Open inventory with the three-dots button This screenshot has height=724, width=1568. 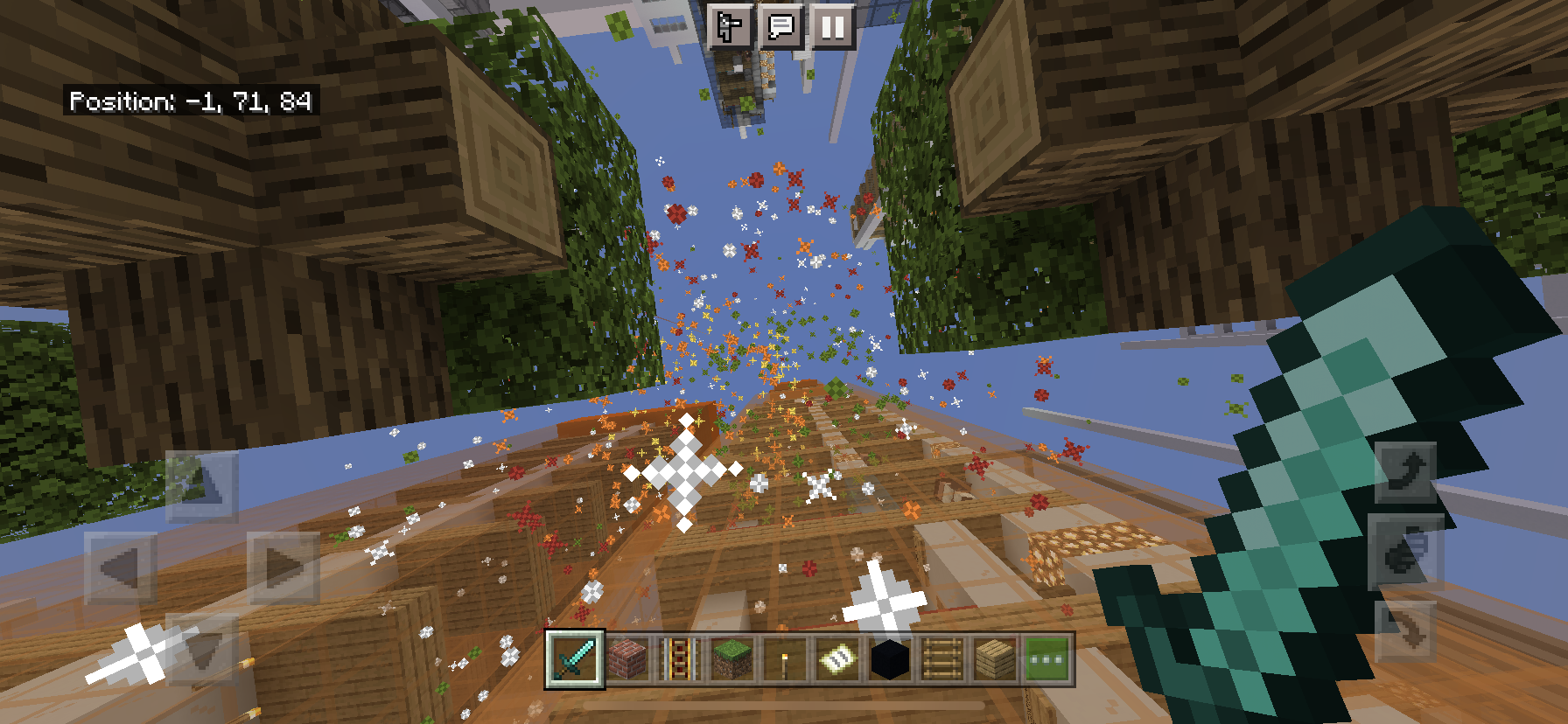1047,659
